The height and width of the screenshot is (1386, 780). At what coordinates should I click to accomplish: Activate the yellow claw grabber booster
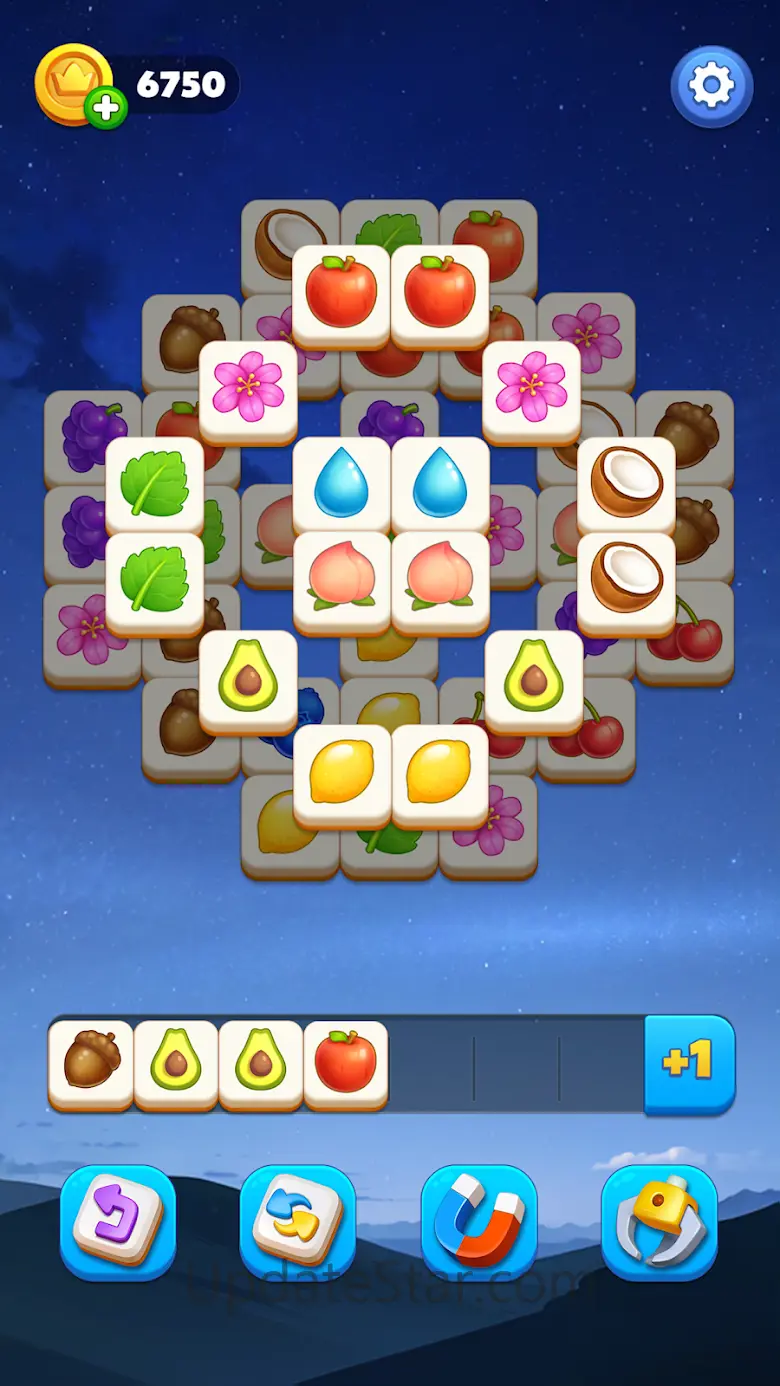[659, 1222]
